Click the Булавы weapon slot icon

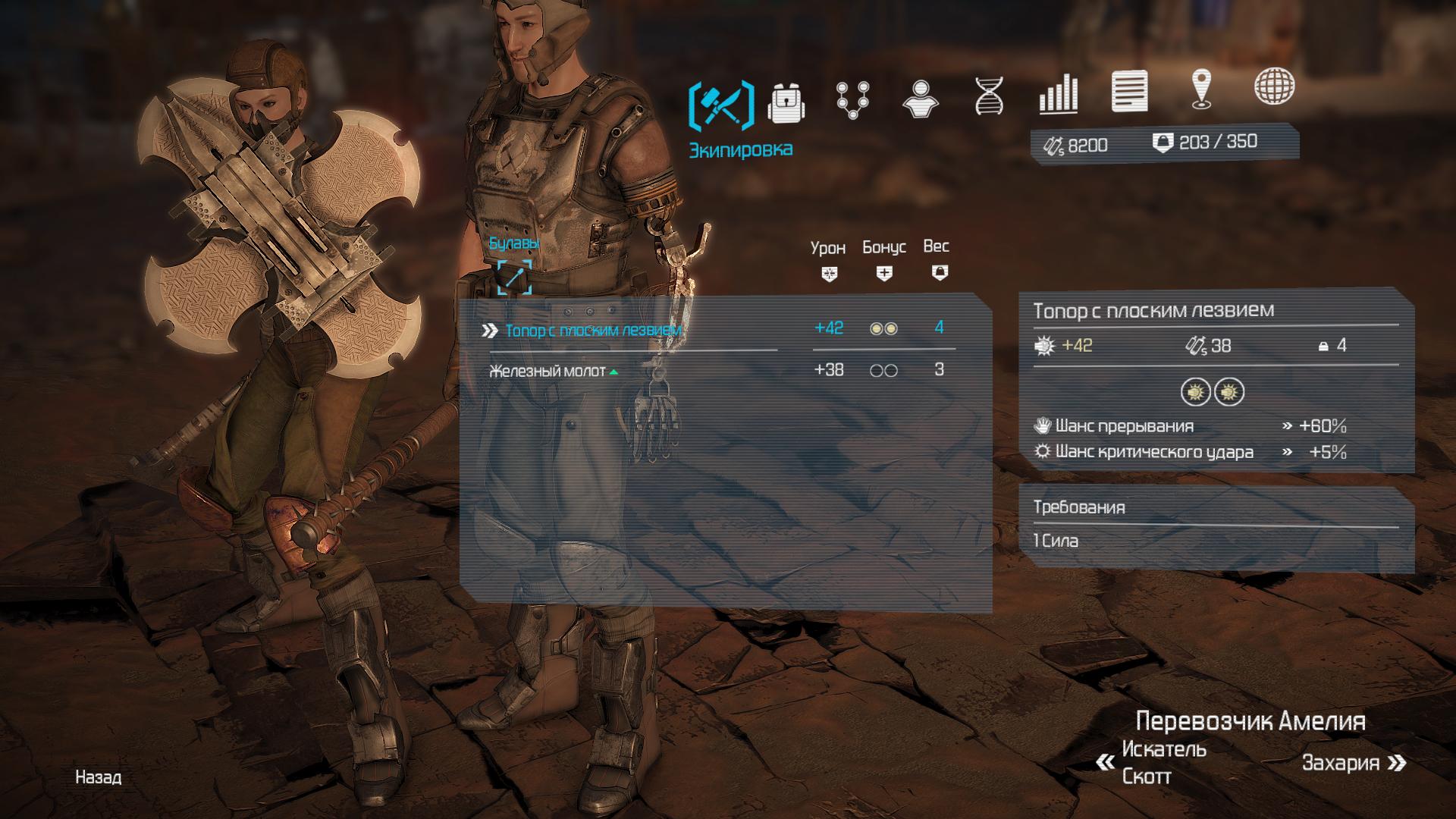(514, 277)
